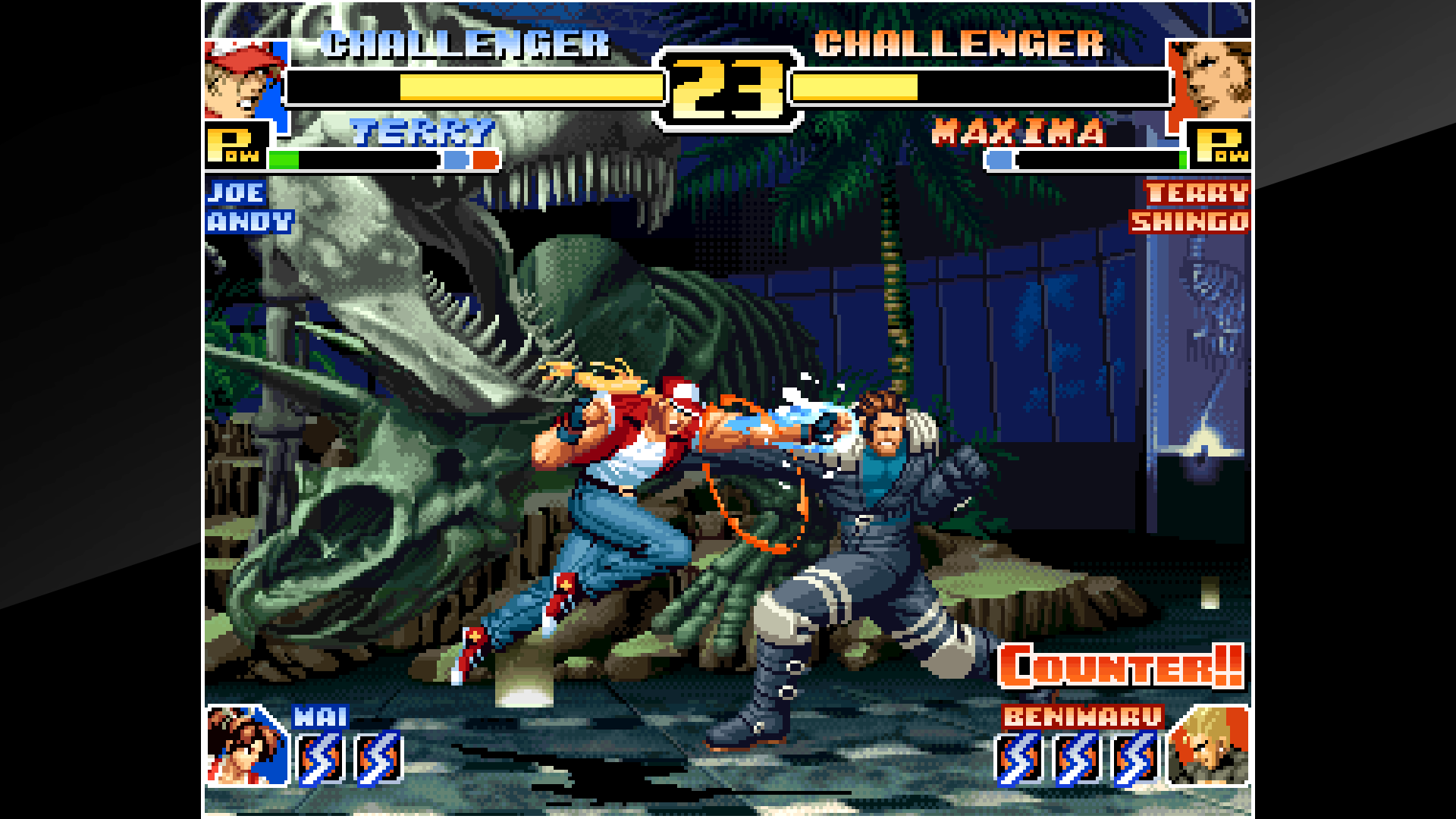Click the CHALLENGER banner on the left side
This screenshot has width=1456, height=819.
(x=466, y=45)
